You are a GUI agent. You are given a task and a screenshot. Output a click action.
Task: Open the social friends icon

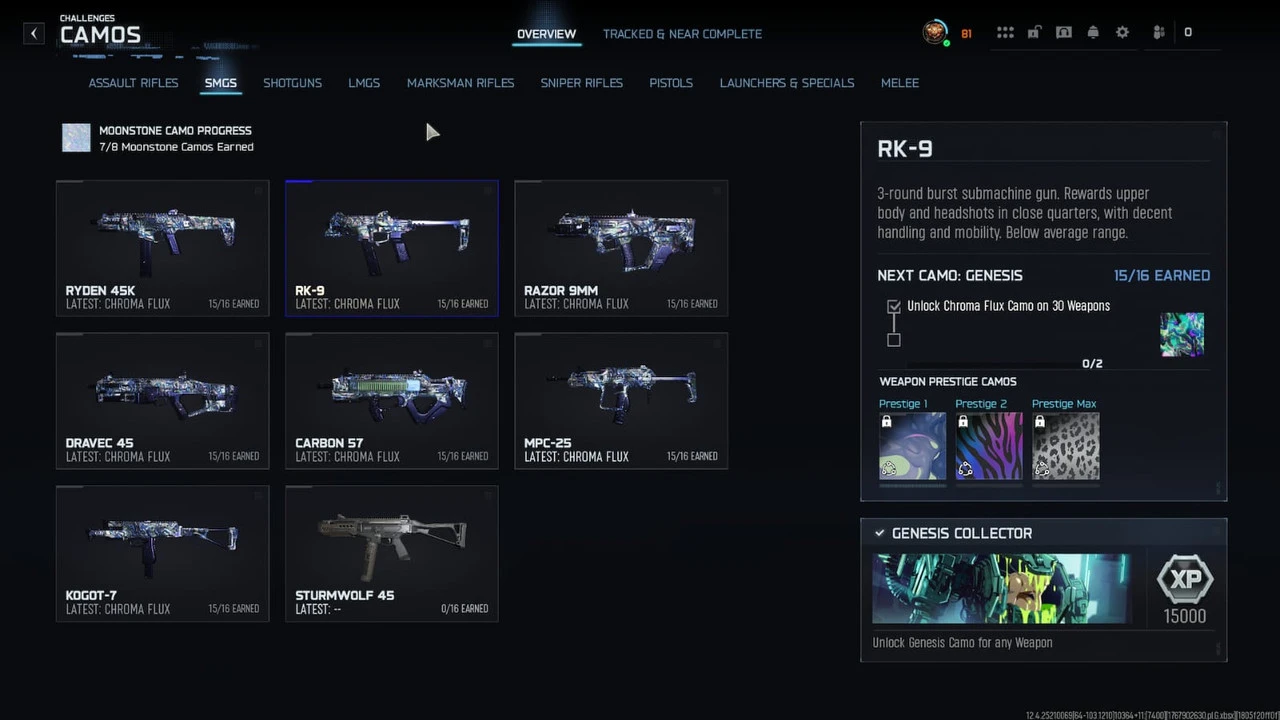tap(1157, 32)
